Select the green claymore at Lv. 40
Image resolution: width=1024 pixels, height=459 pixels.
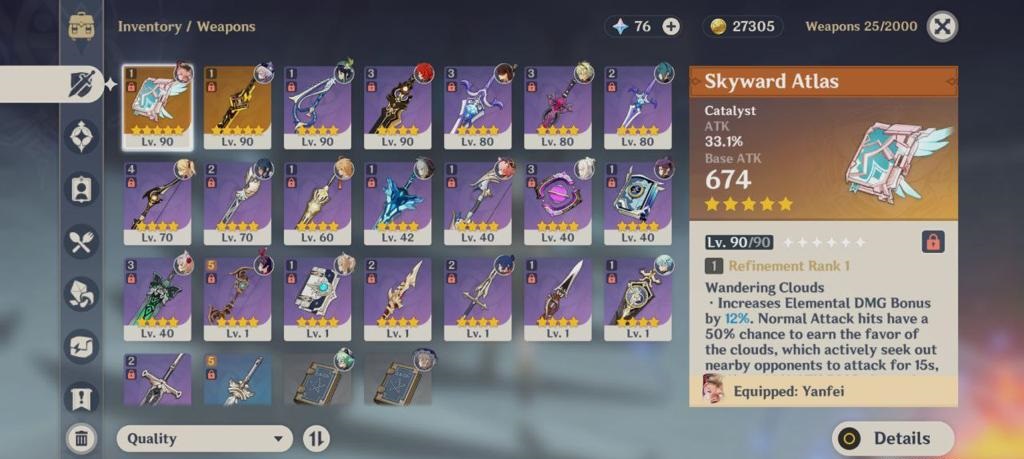[x=157, y=298]
